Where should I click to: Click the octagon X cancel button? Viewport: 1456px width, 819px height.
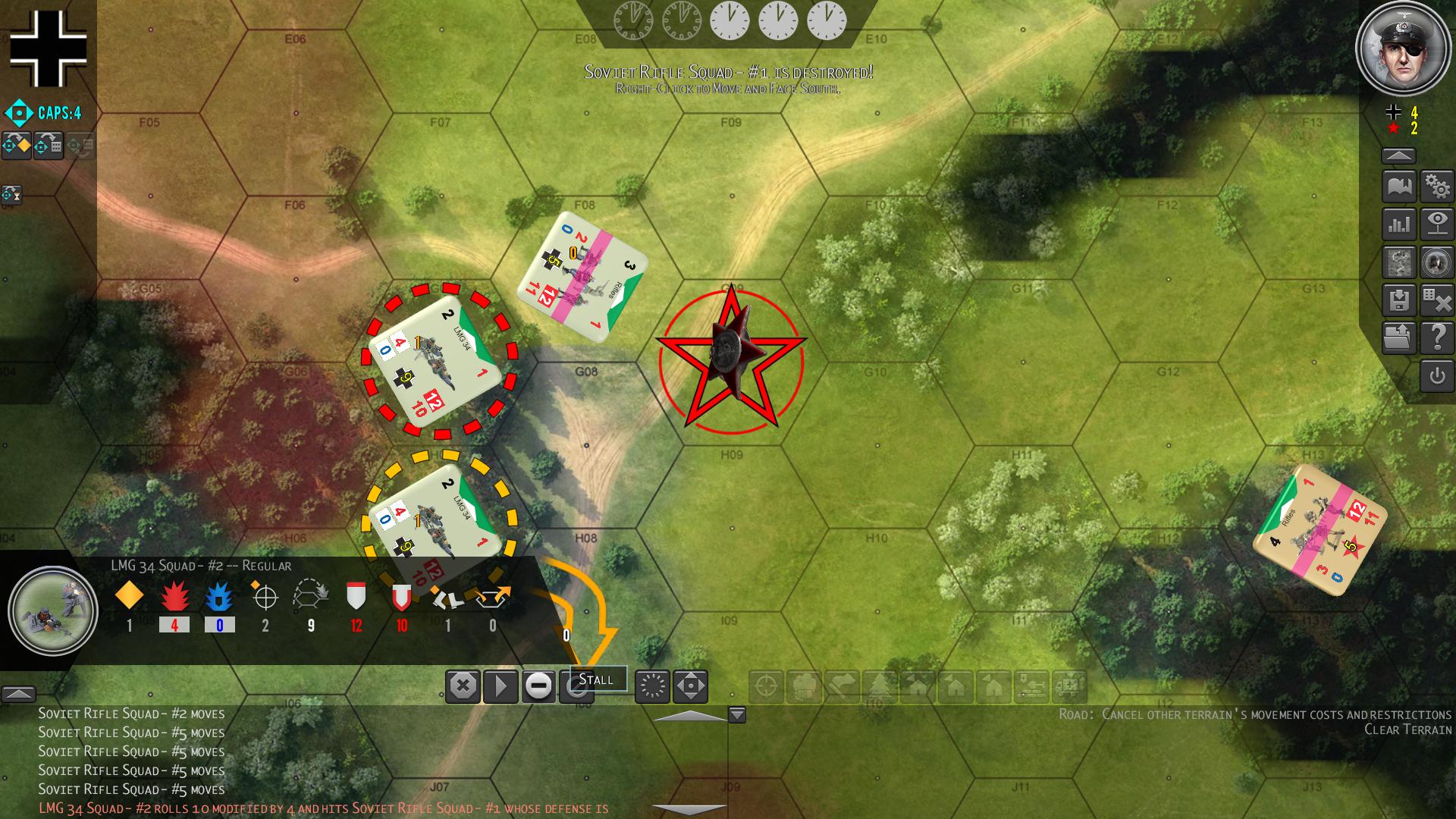point(463,687)
